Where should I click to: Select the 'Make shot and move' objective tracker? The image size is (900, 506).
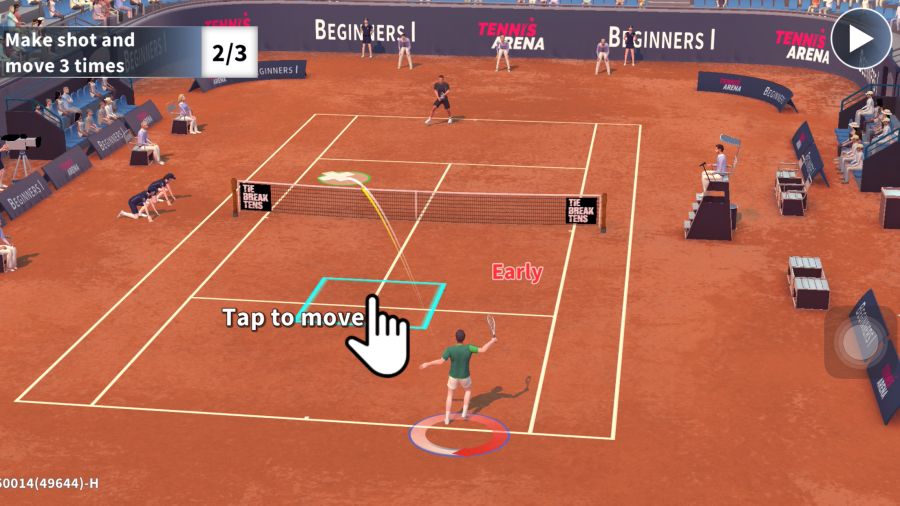tap(128, 52)
